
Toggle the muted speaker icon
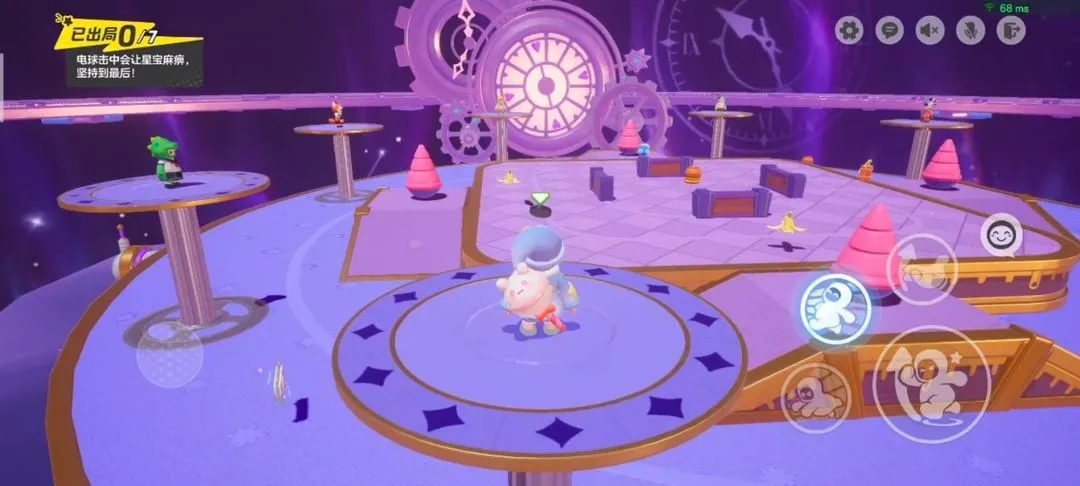tap(930, 31)
